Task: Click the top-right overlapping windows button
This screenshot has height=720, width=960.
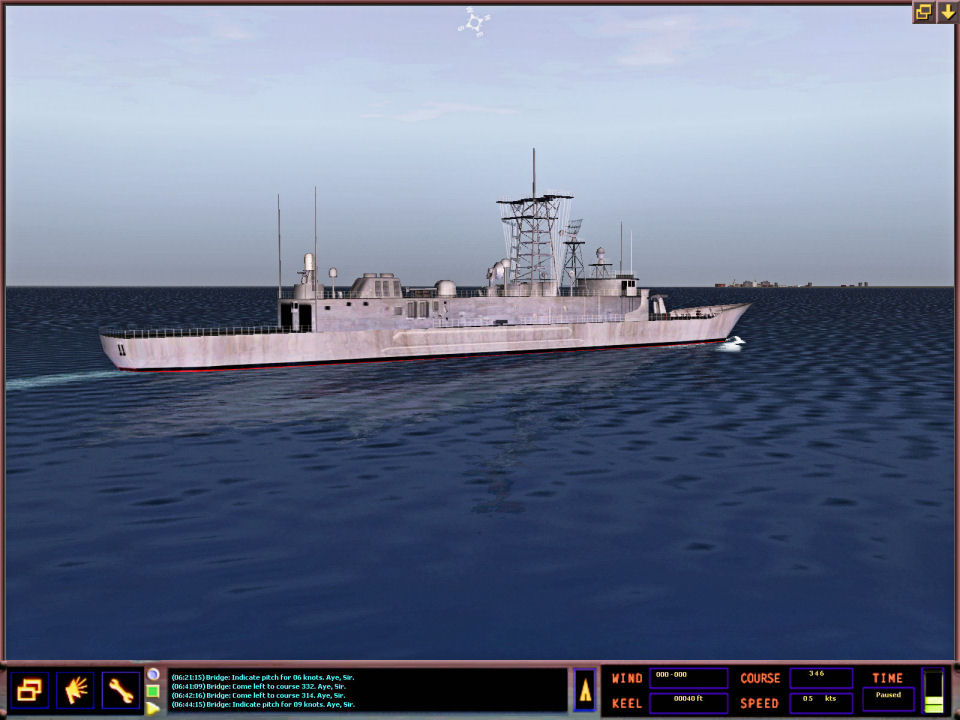Action: (x=923, y=12)
